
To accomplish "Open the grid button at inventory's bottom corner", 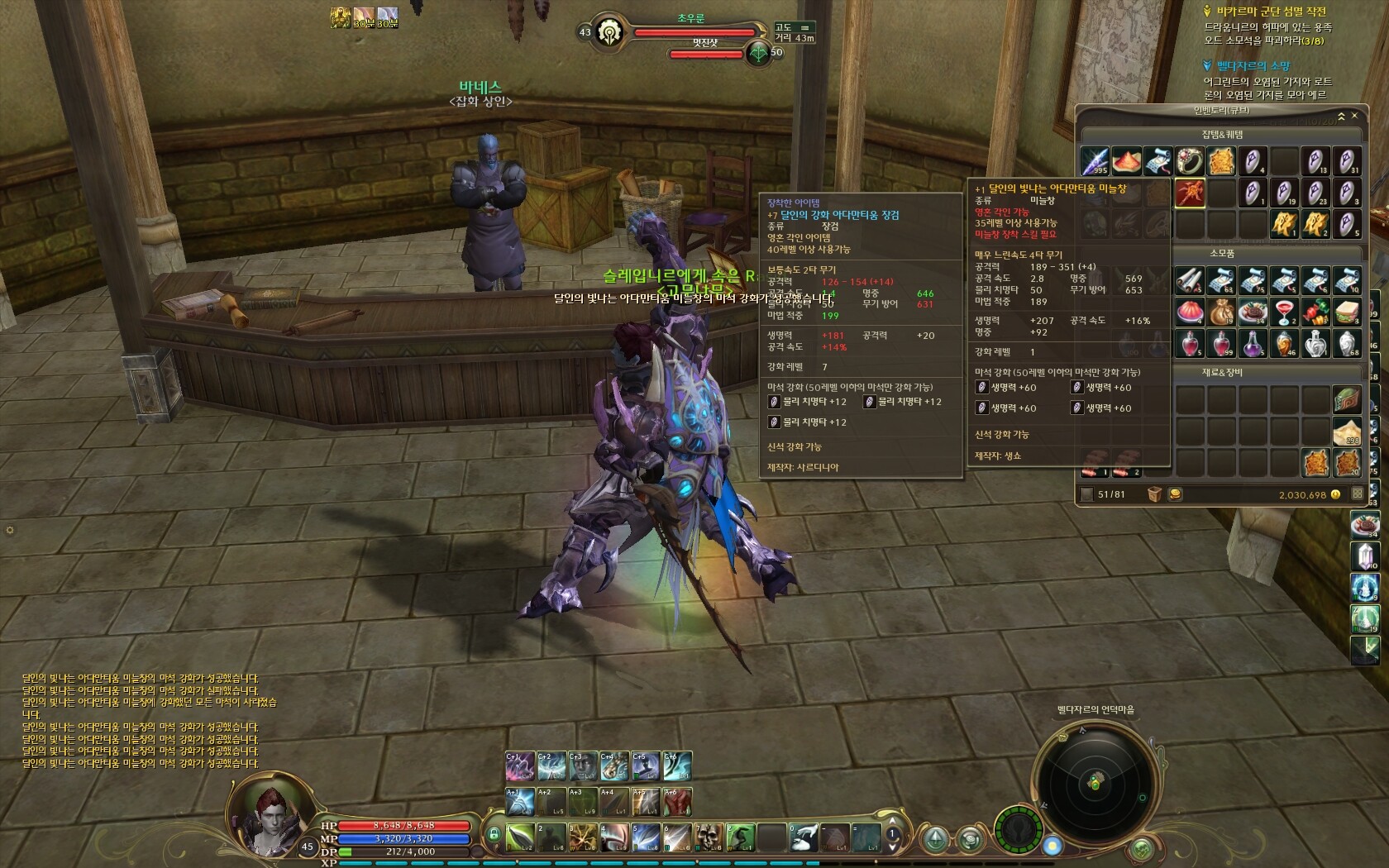I will pos(1357,494).
